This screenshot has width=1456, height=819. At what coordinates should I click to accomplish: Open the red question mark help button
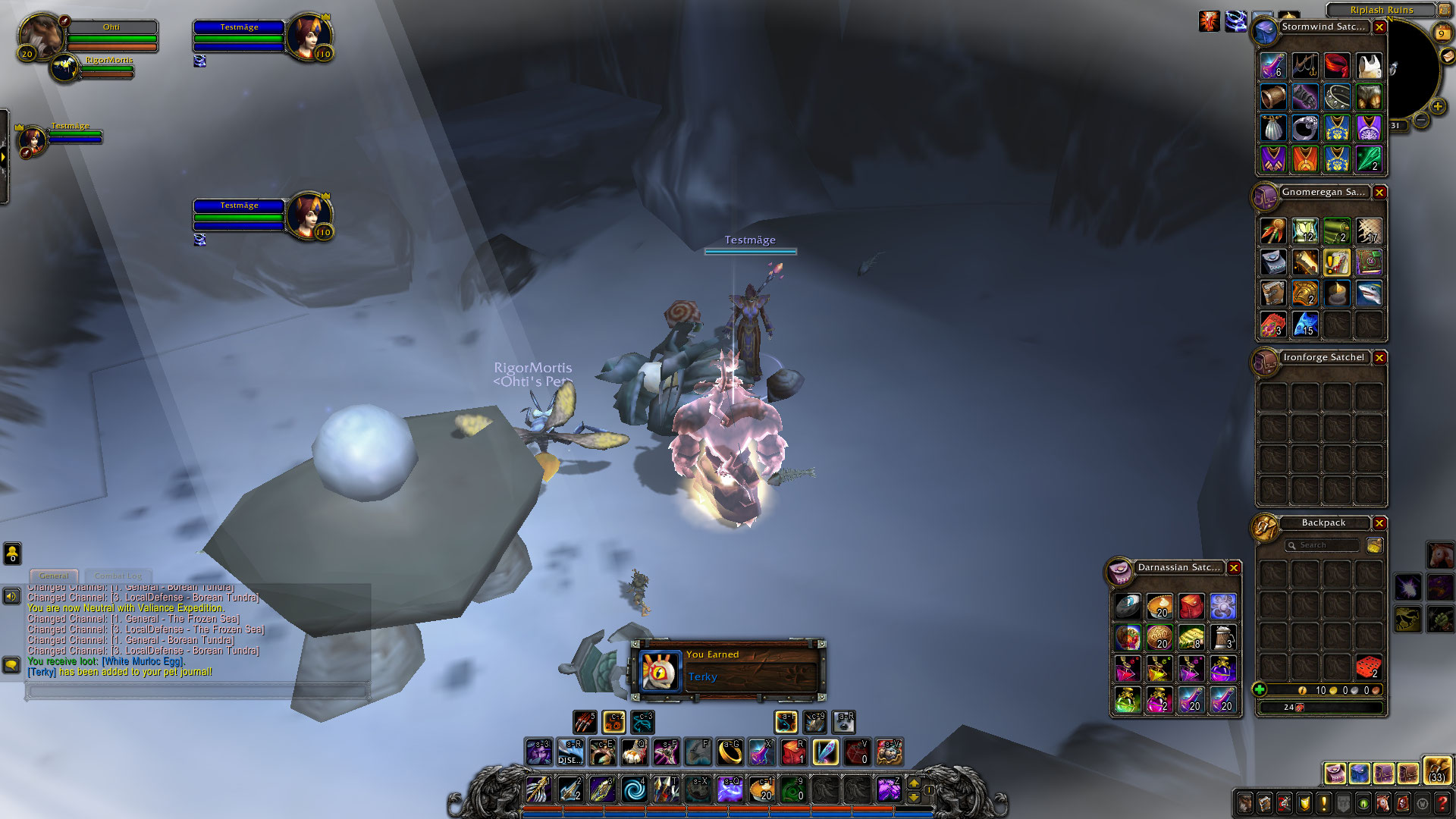click(1442, 803)
